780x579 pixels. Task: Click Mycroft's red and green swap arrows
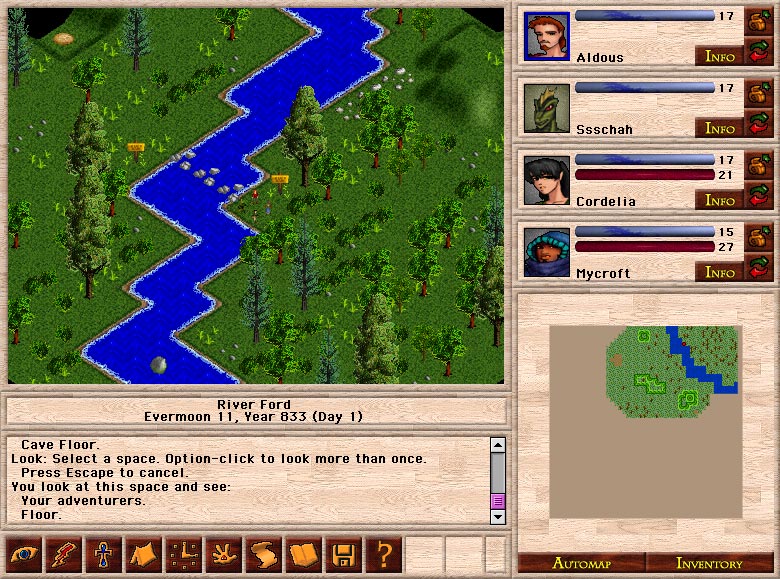click(758, 268)
